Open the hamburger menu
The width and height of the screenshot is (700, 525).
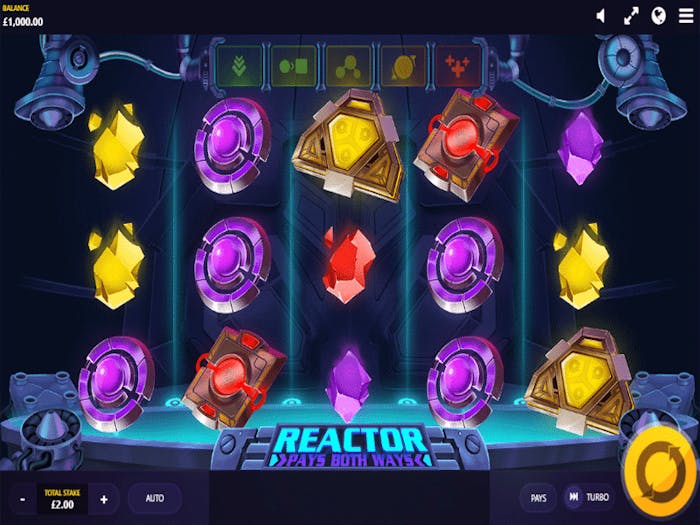pyautogui.click(x=685, y=15)
